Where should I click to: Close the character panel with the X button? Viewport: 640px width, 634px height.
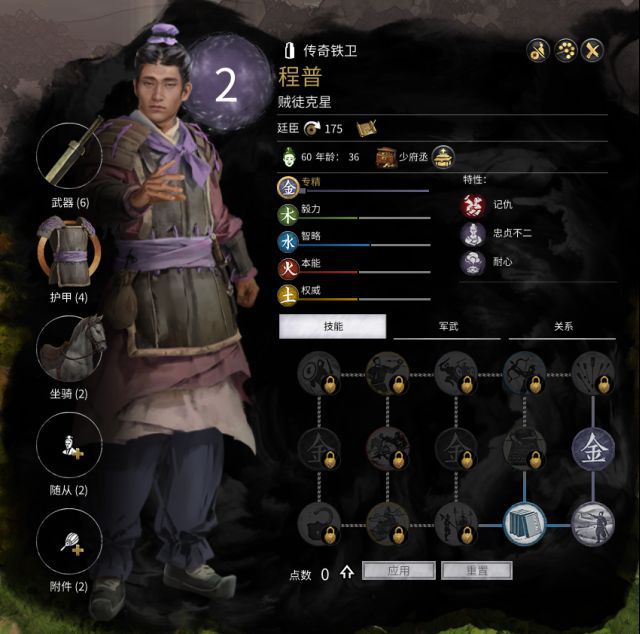[594, 48]
